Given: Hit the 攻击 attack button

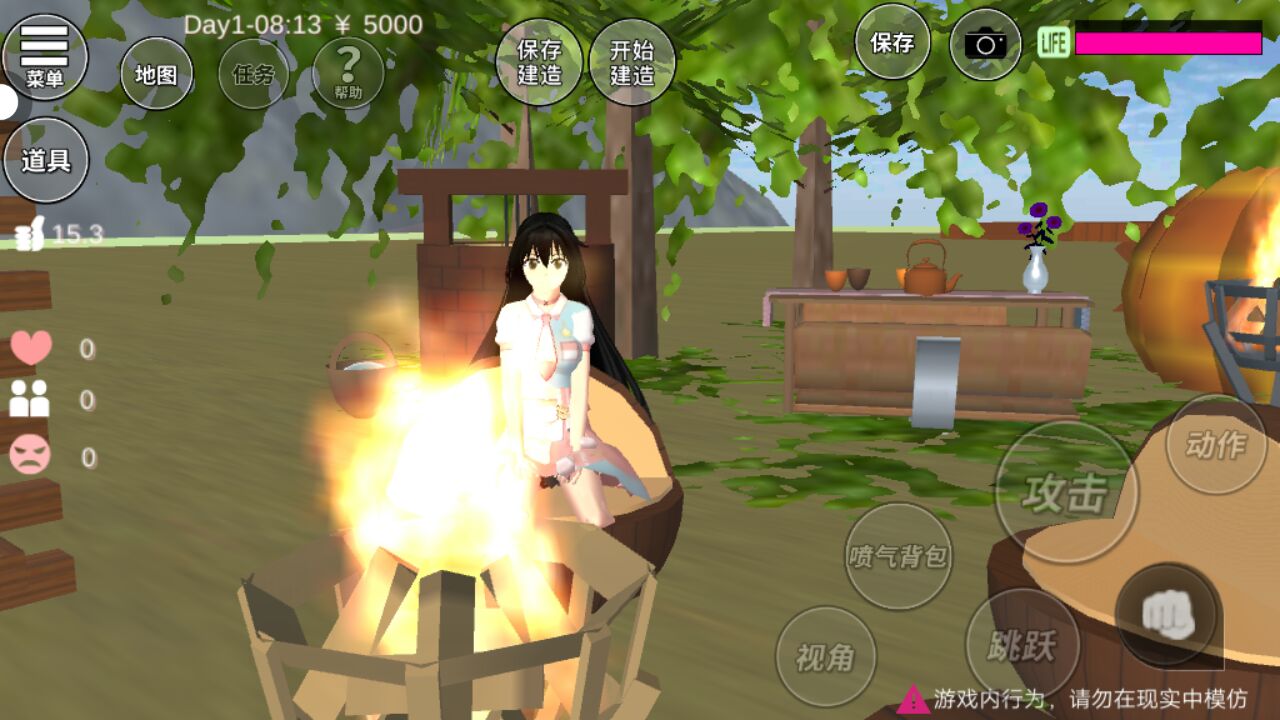Looking at the screenshot, I should pyautogui.click(x=1066, y=492).
